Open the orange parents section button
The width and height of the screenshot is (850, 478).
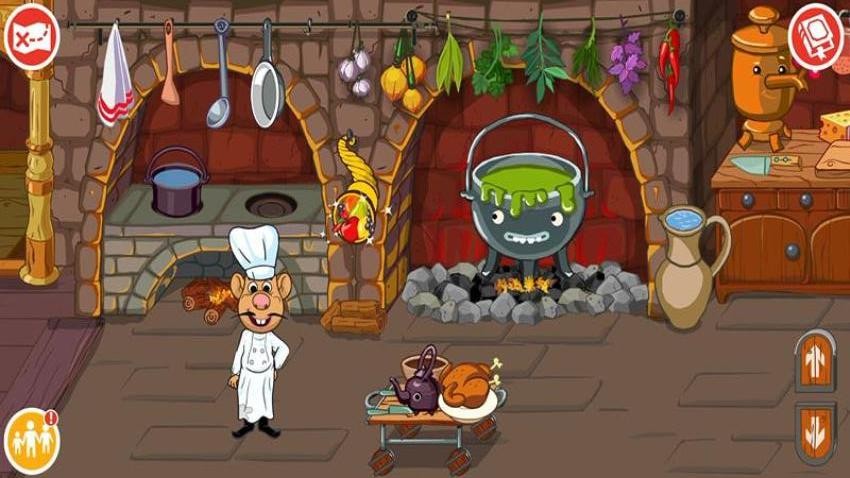tap(31, 441)
